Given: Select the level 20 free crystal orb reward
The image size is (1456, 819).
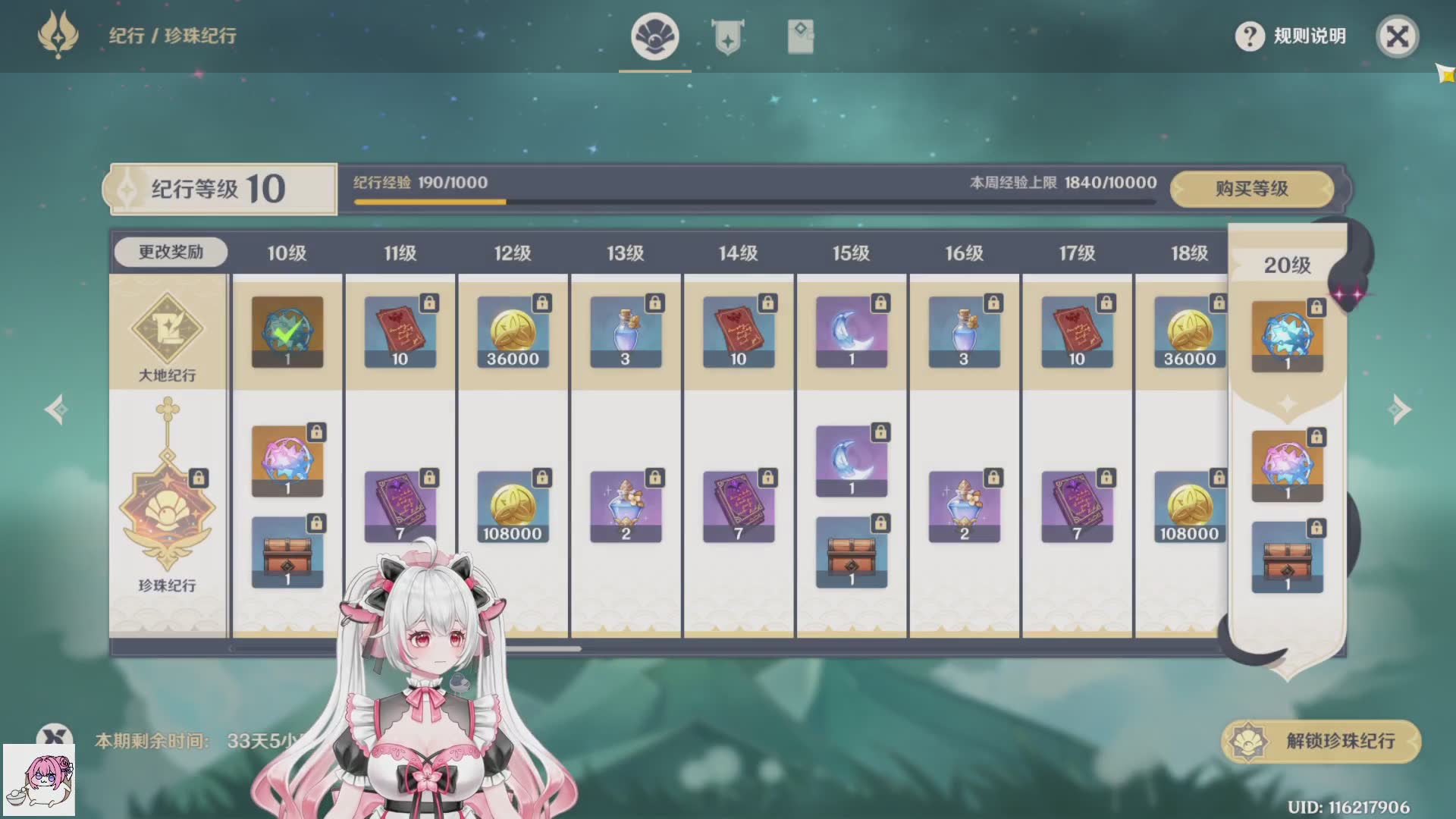Looking at the screenshot, I should (1287, 337).
